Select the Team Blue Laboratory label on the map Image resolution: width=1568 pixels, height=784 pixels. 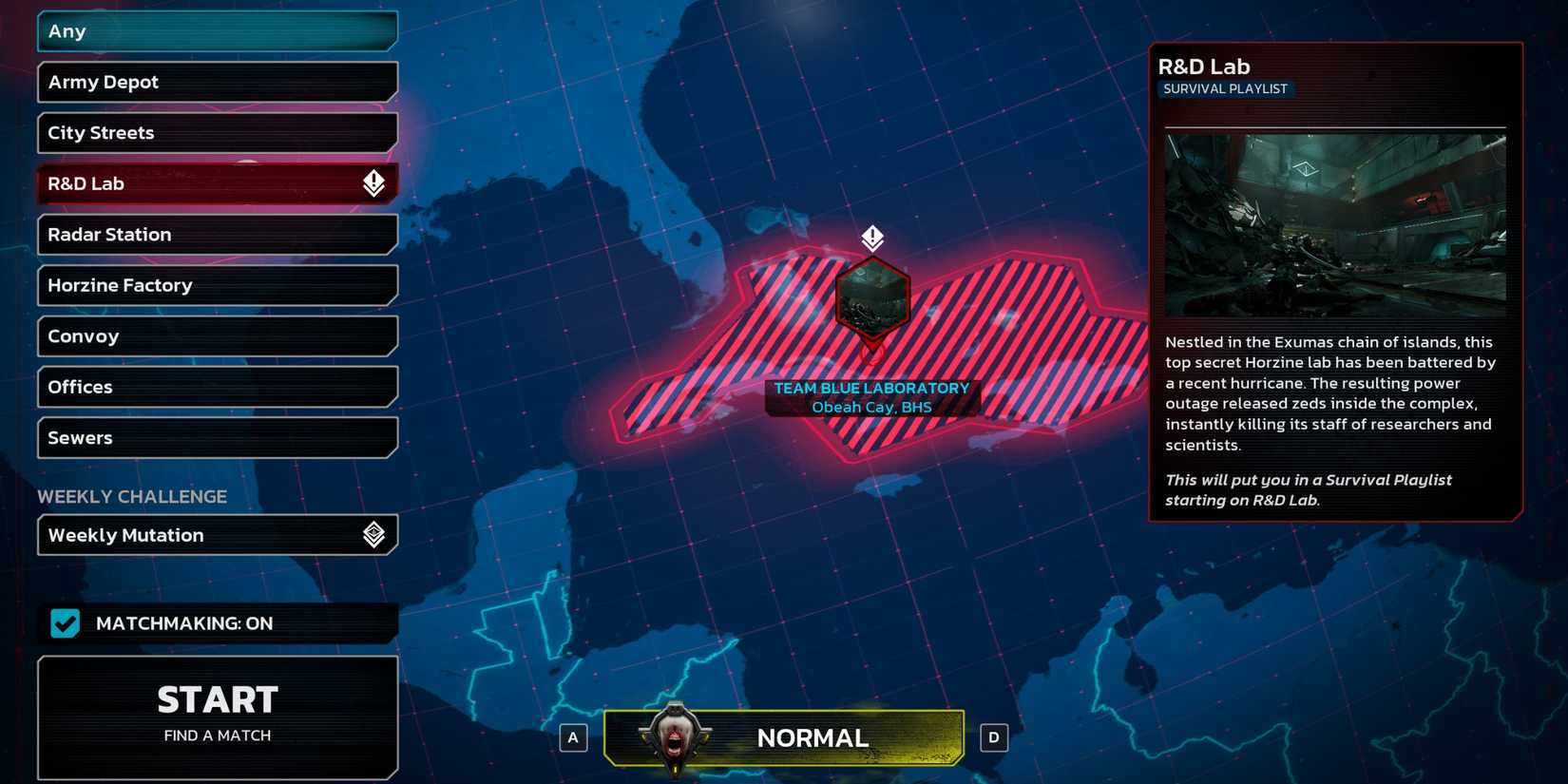click(870, 396)
